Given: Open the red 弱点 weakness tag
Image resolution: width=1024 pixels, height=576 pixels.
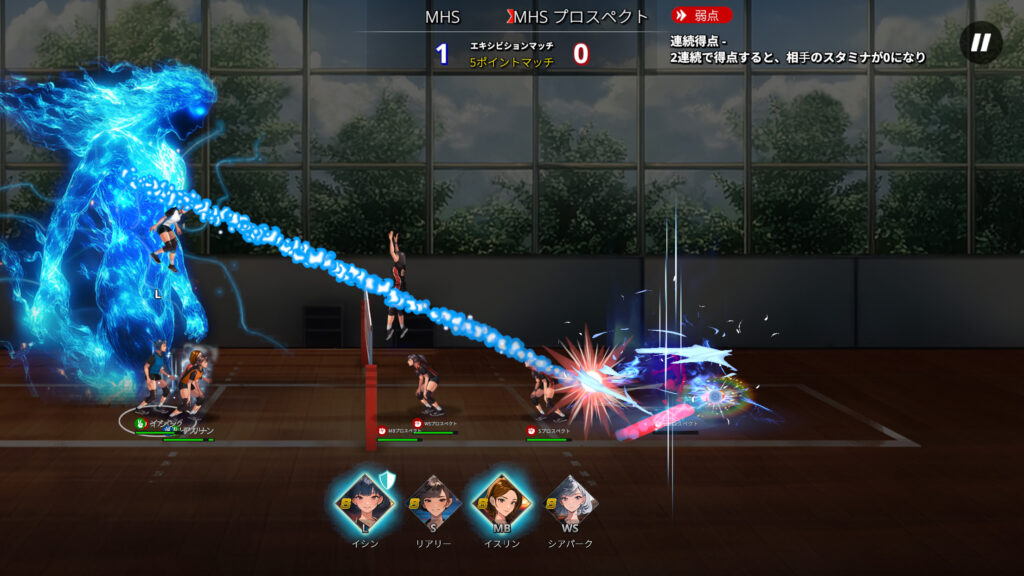Looking at the screenshot, I should click(701, 16).
